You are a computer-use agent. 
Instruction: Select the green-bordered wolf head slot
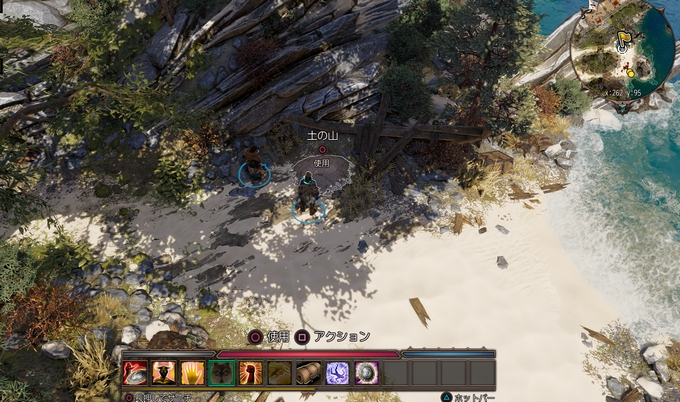(222, 373)
